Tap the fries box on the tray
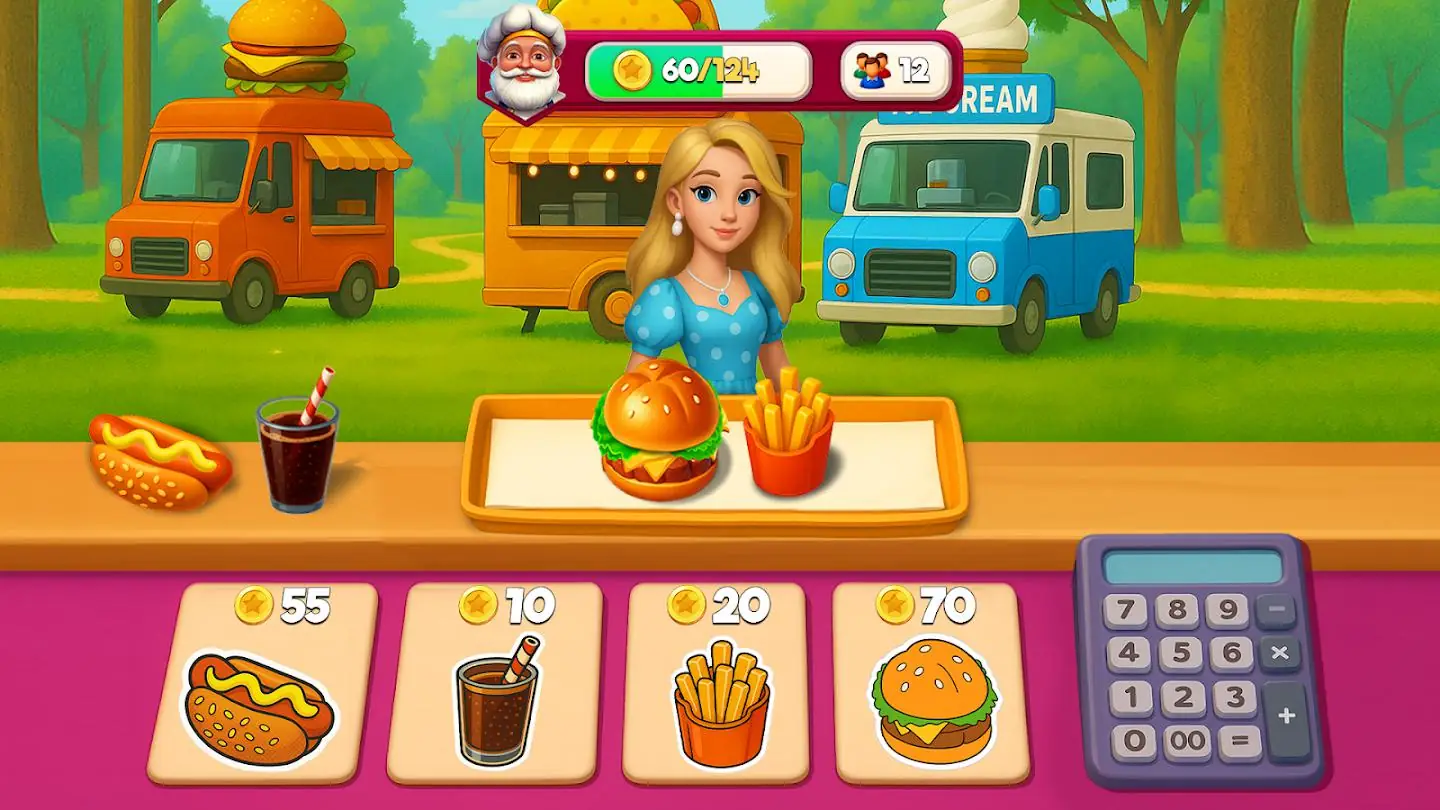The image size is (1440, 810). point(786,440)
